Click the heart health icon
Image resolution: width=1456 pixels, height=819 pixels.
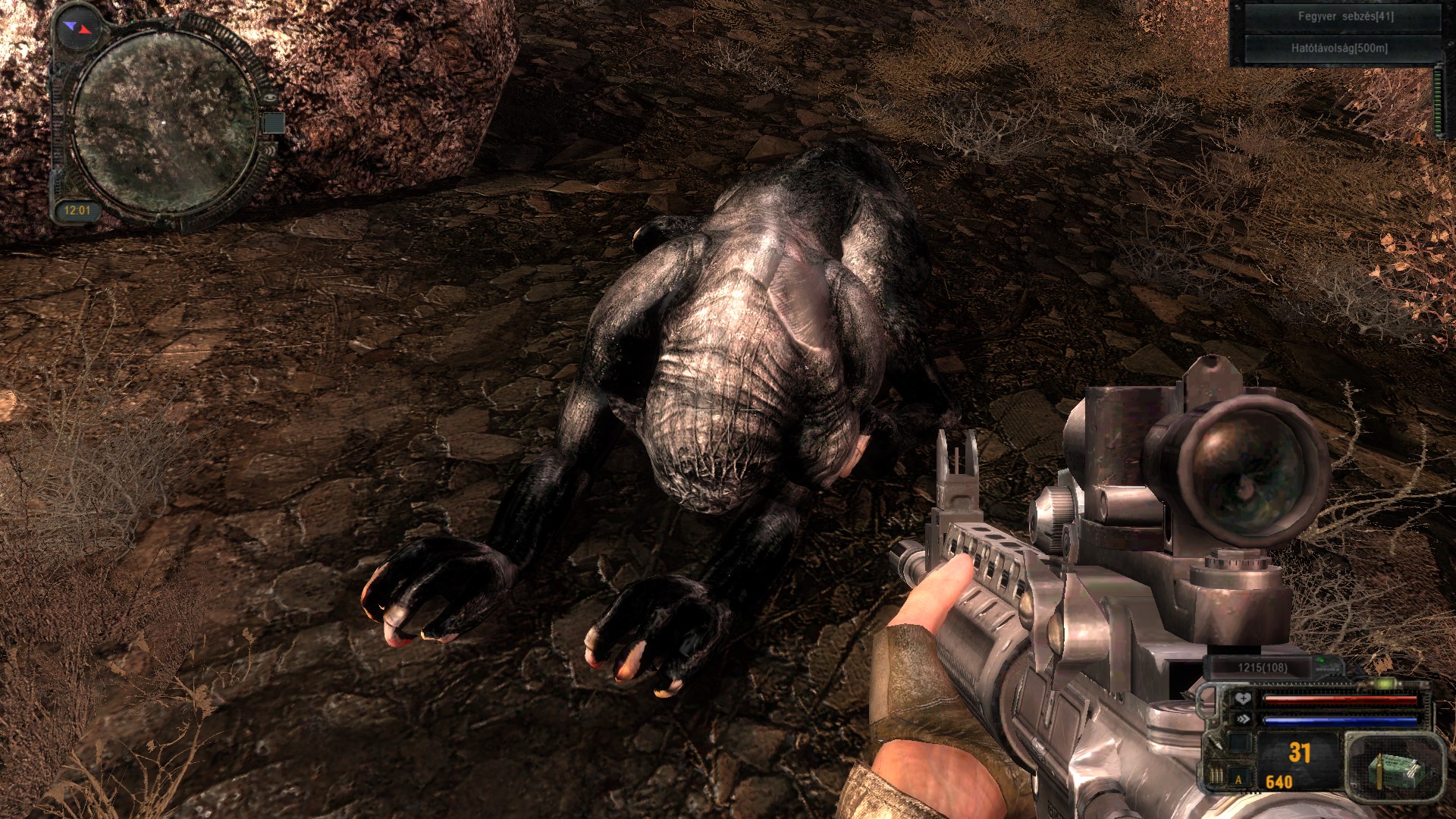tap(1243, 698)
